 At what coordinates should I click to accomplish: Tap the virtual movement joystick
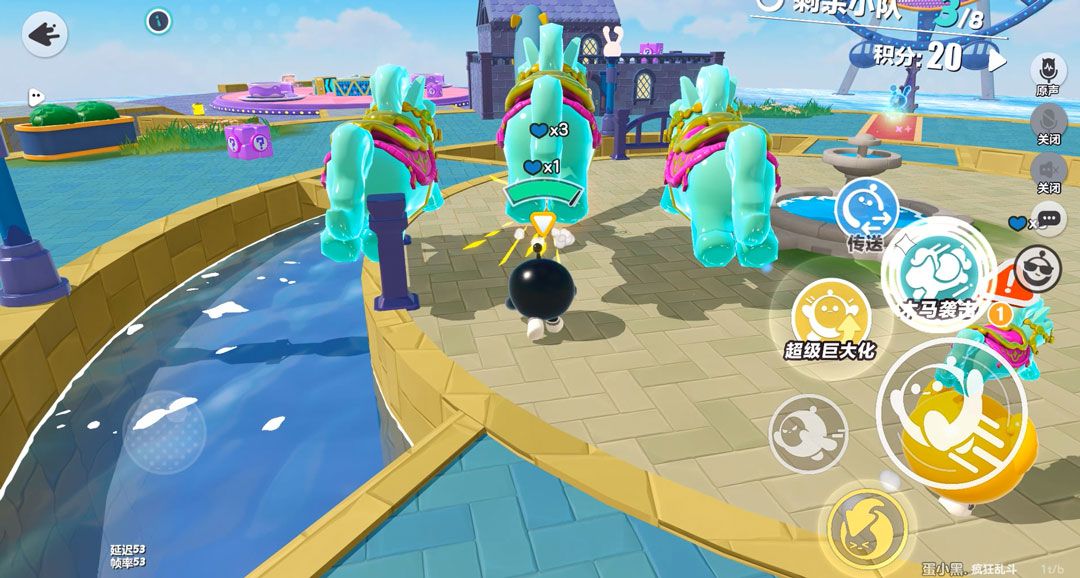point(165,432)
